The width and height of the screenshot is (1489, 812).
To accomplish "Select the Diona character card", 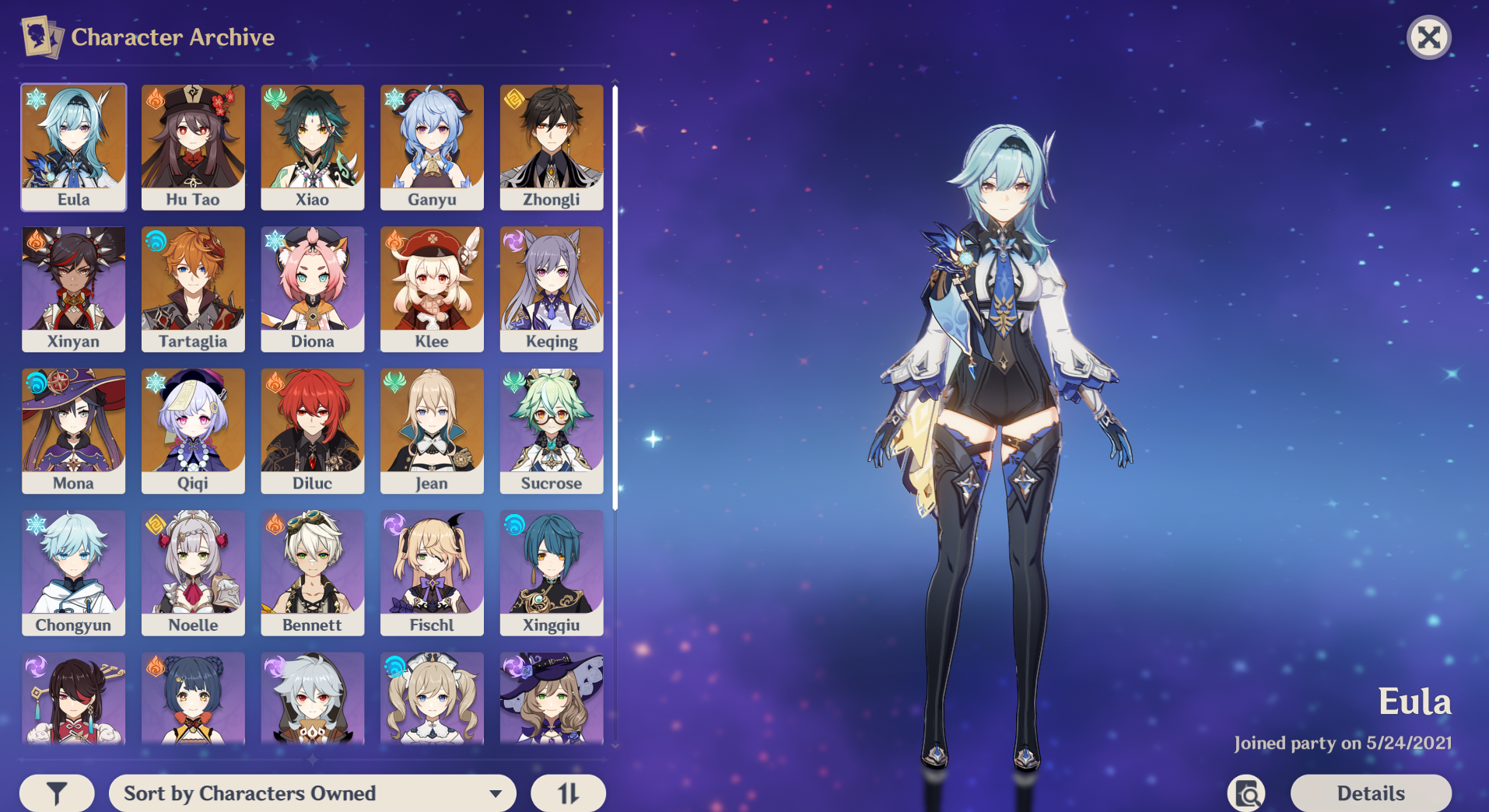I will click(x=312, y=288).
